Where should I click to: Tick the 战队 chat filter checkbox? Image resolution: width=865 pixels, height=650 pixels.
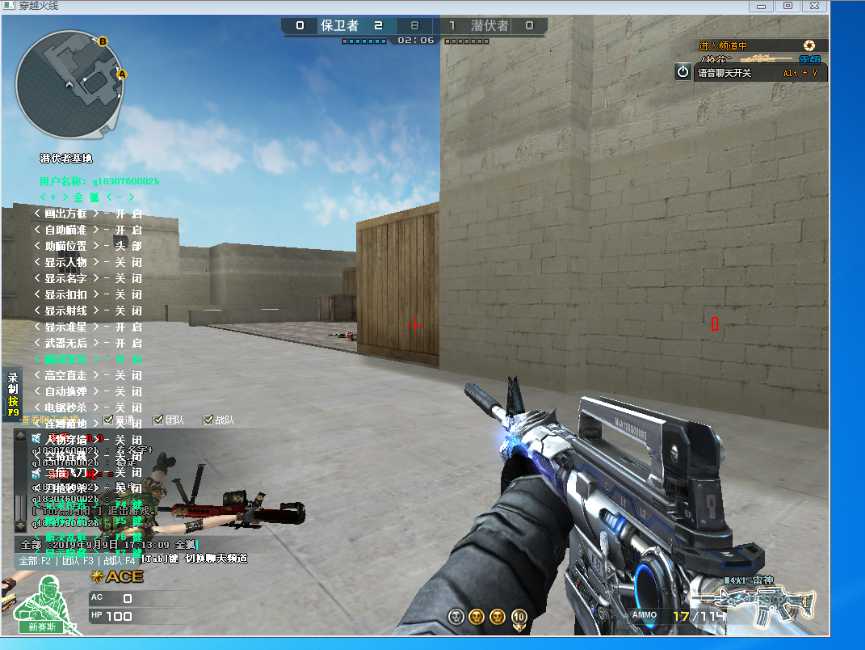(x=208, y=420)
